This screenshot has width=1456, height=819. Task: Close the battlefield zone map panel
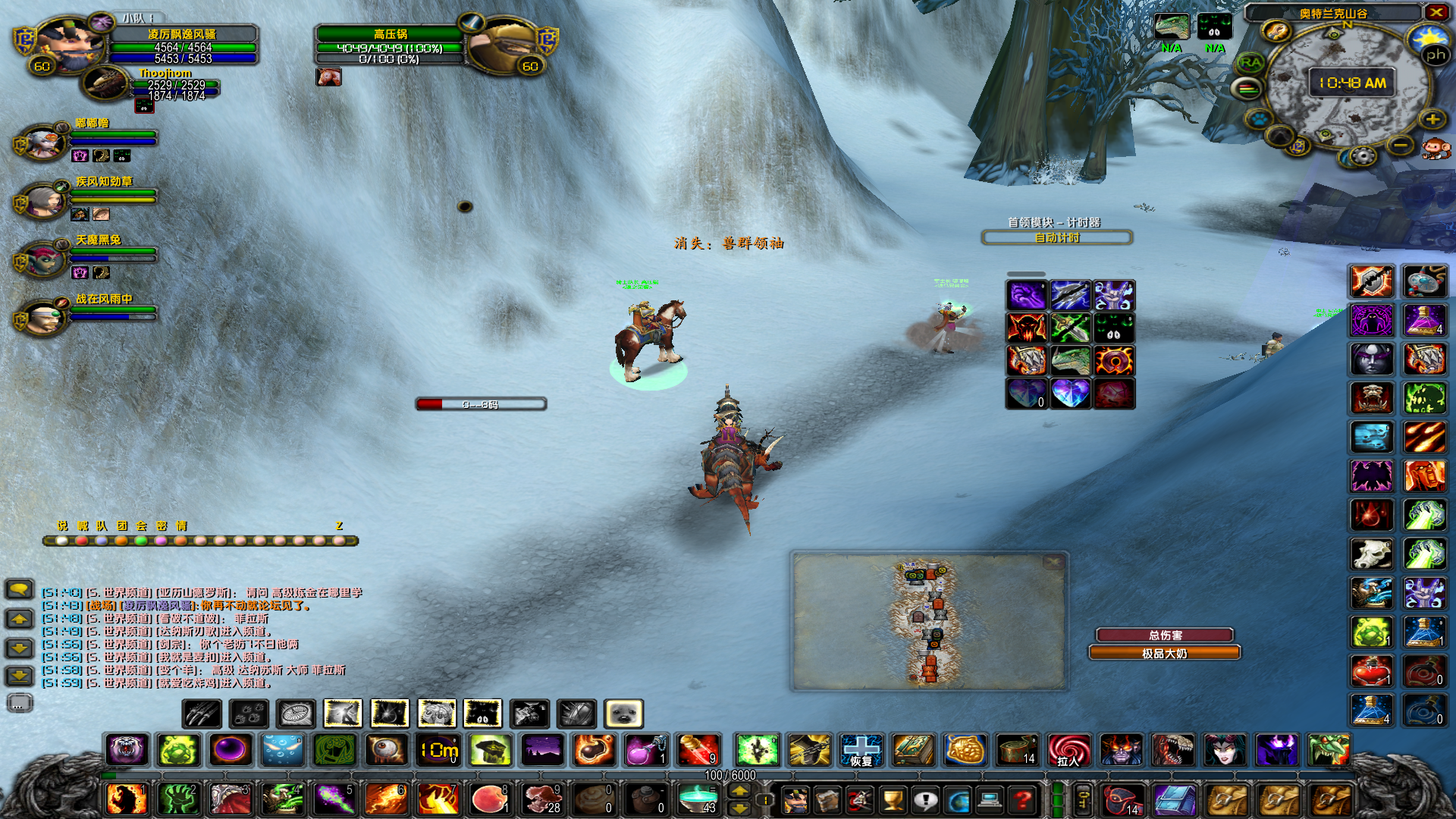pyautogui.click(x=1053, y=562)
